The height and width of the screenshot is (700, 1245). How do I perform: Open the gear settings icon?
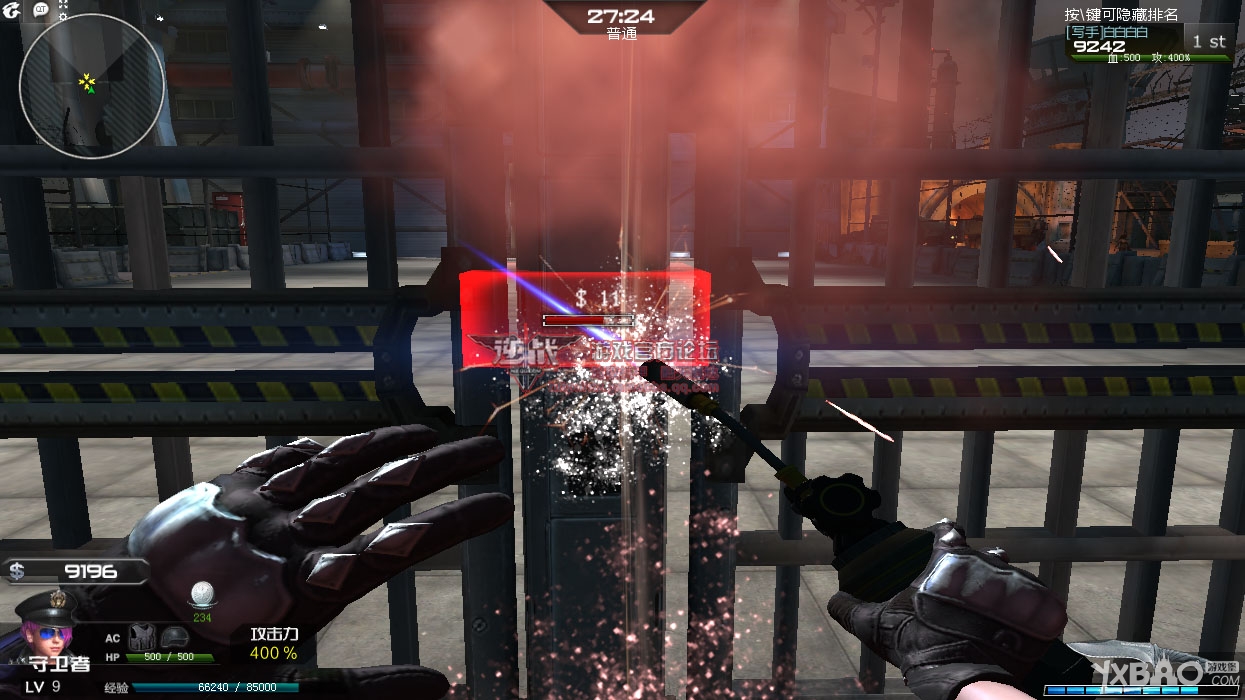click(x=64, y=18)
